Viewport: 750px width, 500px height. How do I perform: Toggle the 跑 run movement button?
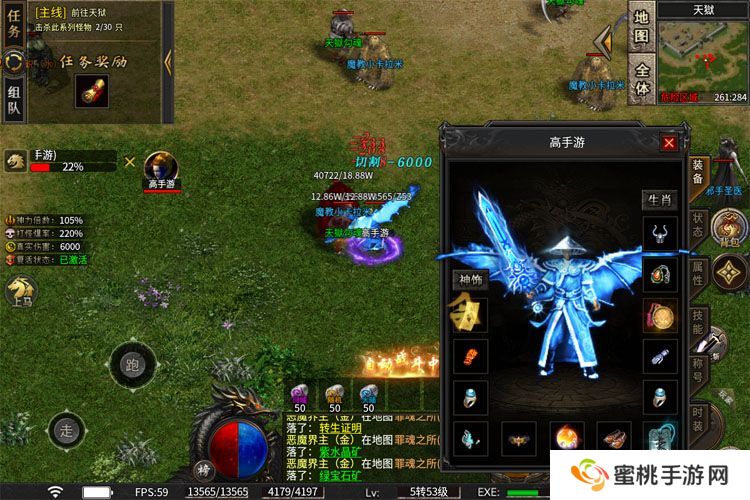point(133,365)
